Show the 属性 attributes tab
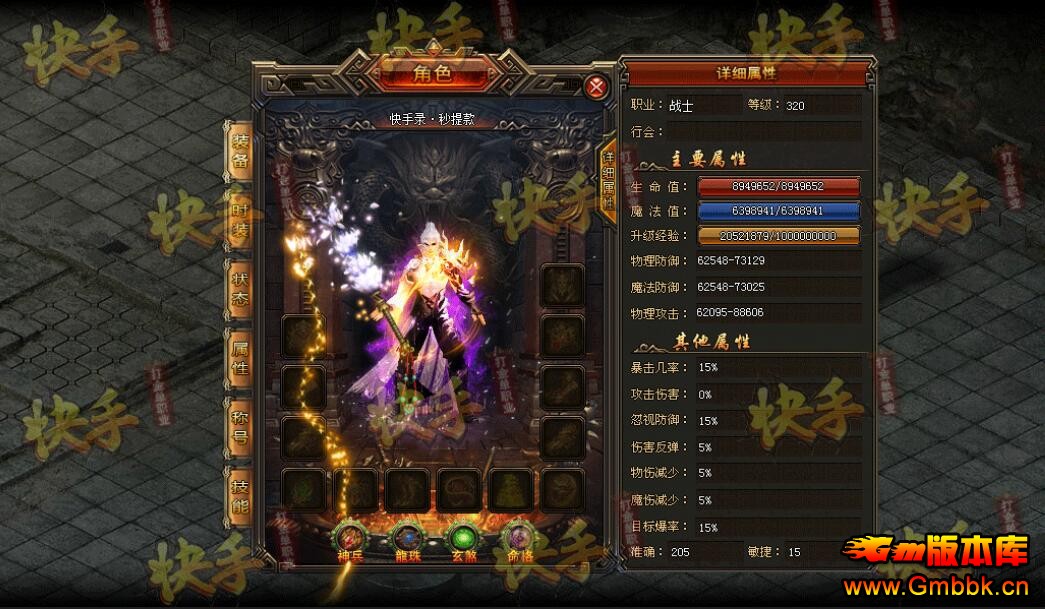 point(241,358)
